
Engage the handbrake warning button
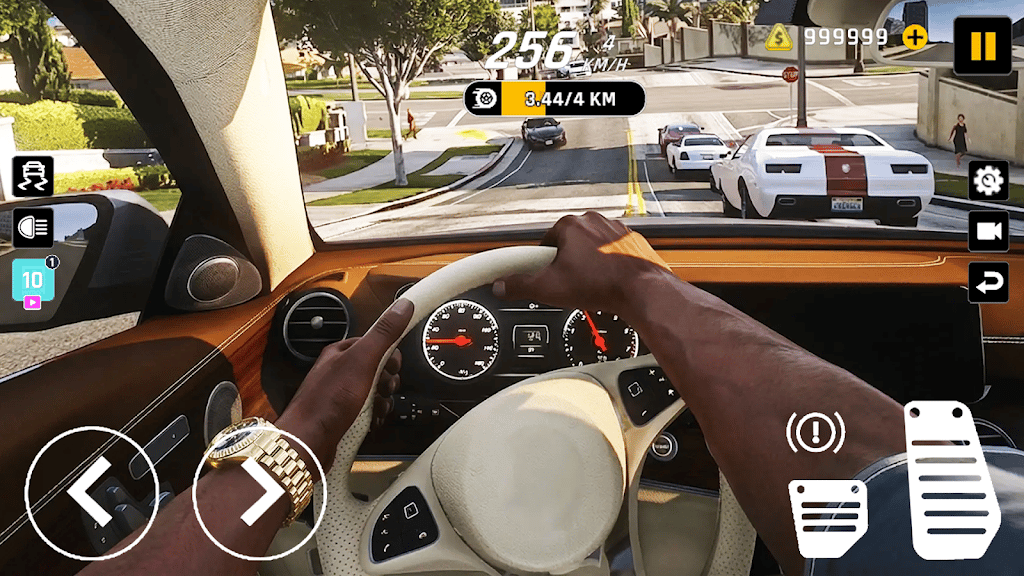click(815, 432)
